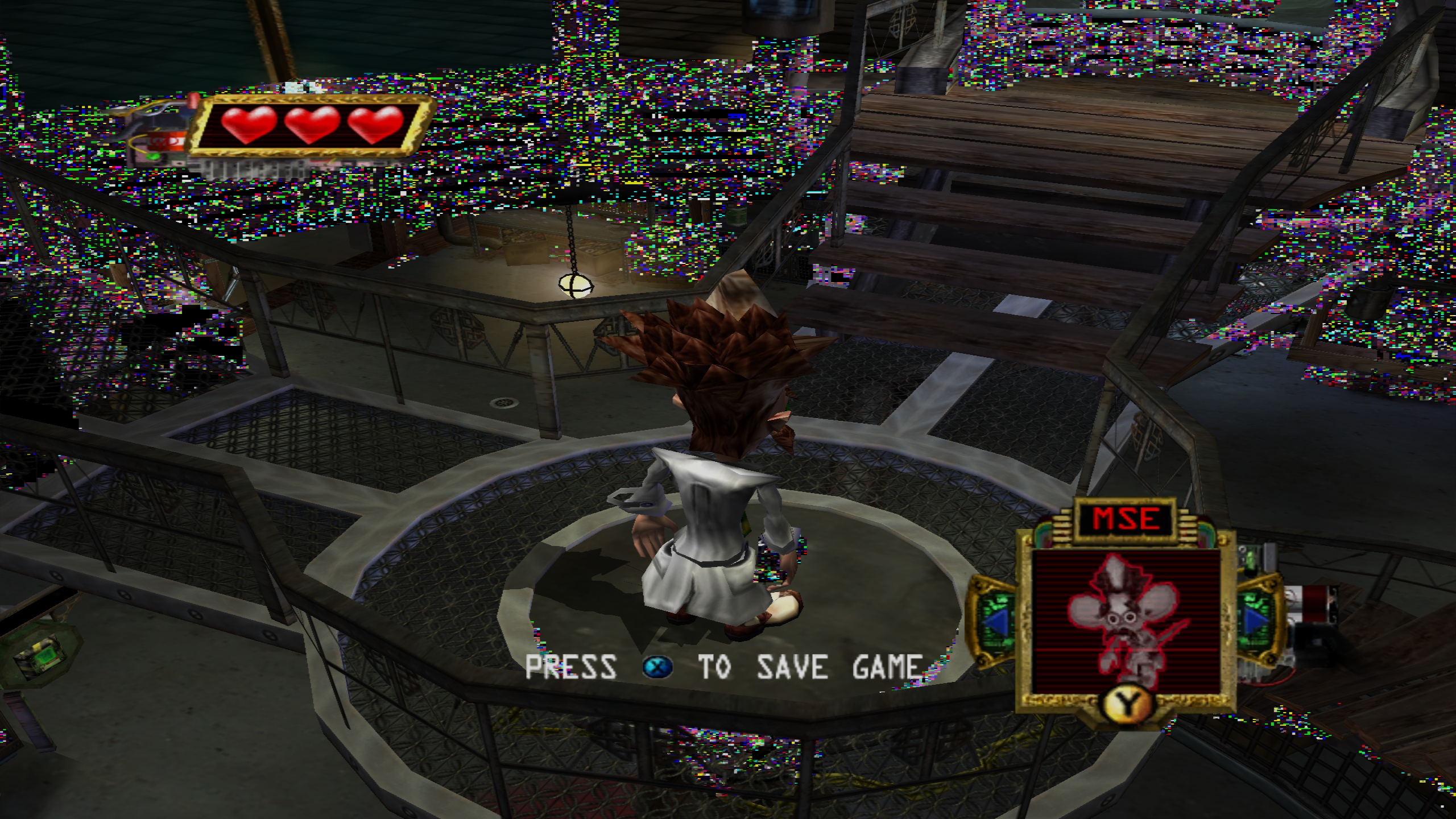
Task: Select the MSE mouse item portrait
Action: coord(1125,621)
